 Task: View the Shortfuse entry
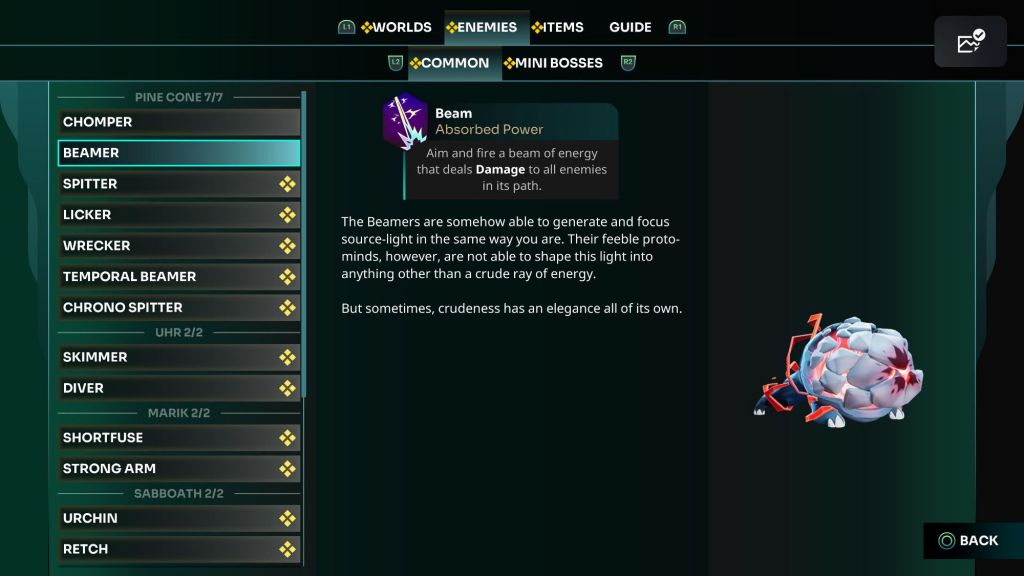tap(179, 438)
